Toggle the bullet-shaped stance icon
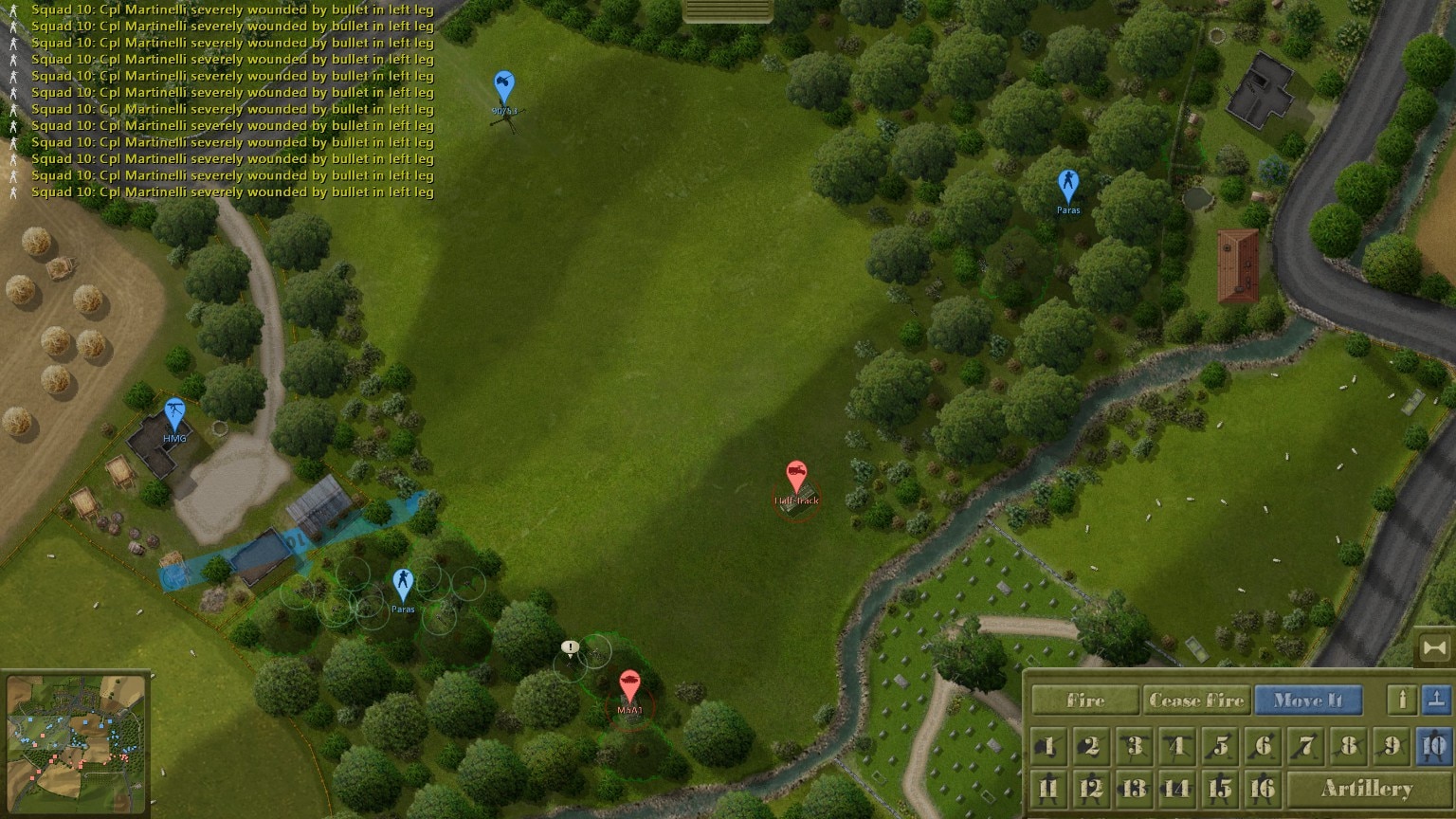This screenshot has height=819, width=1456. pos(1402,700)
